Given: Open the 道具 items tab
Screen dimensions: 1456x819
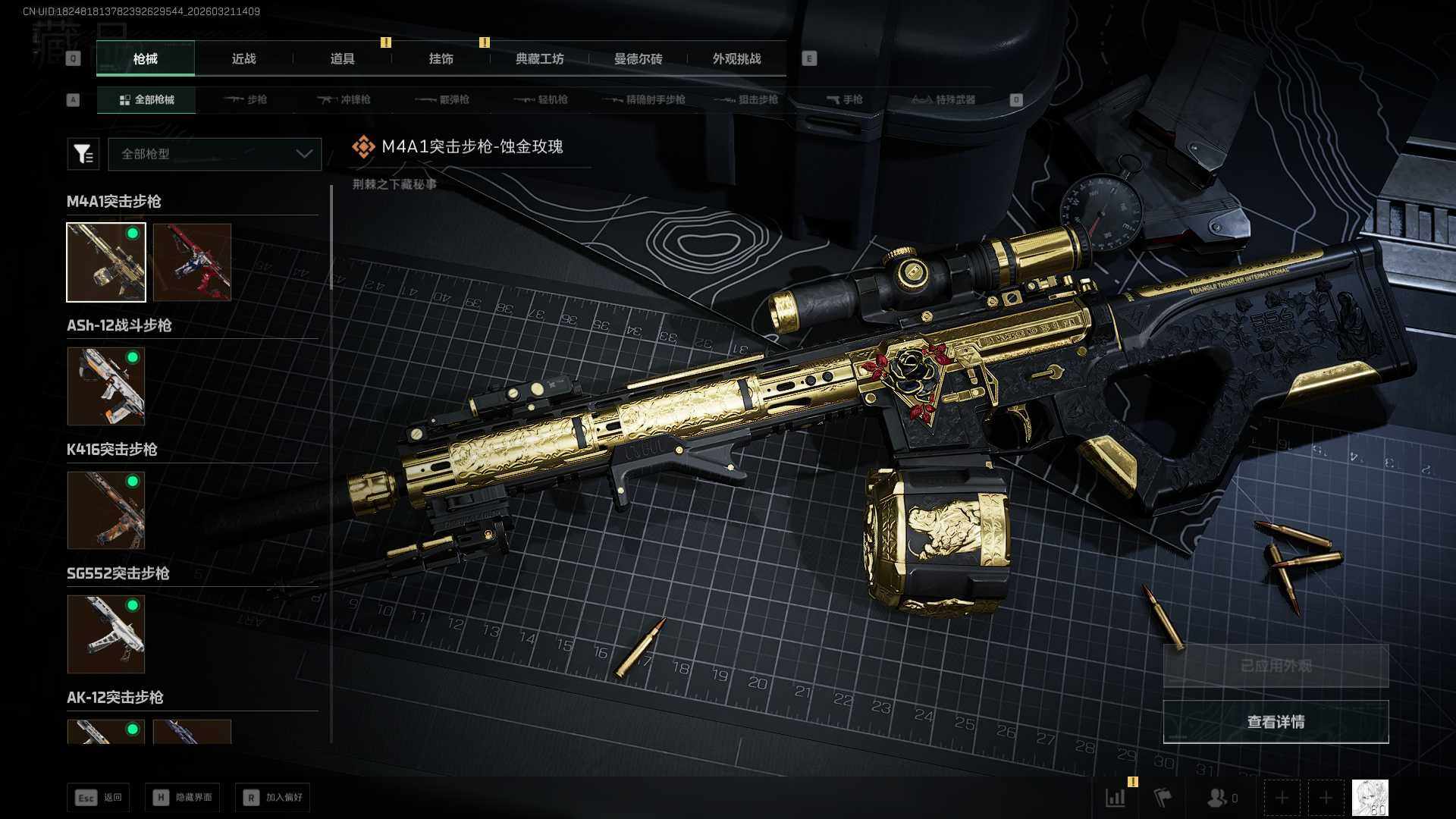Looking at the screenshot, I should (342, 58).
